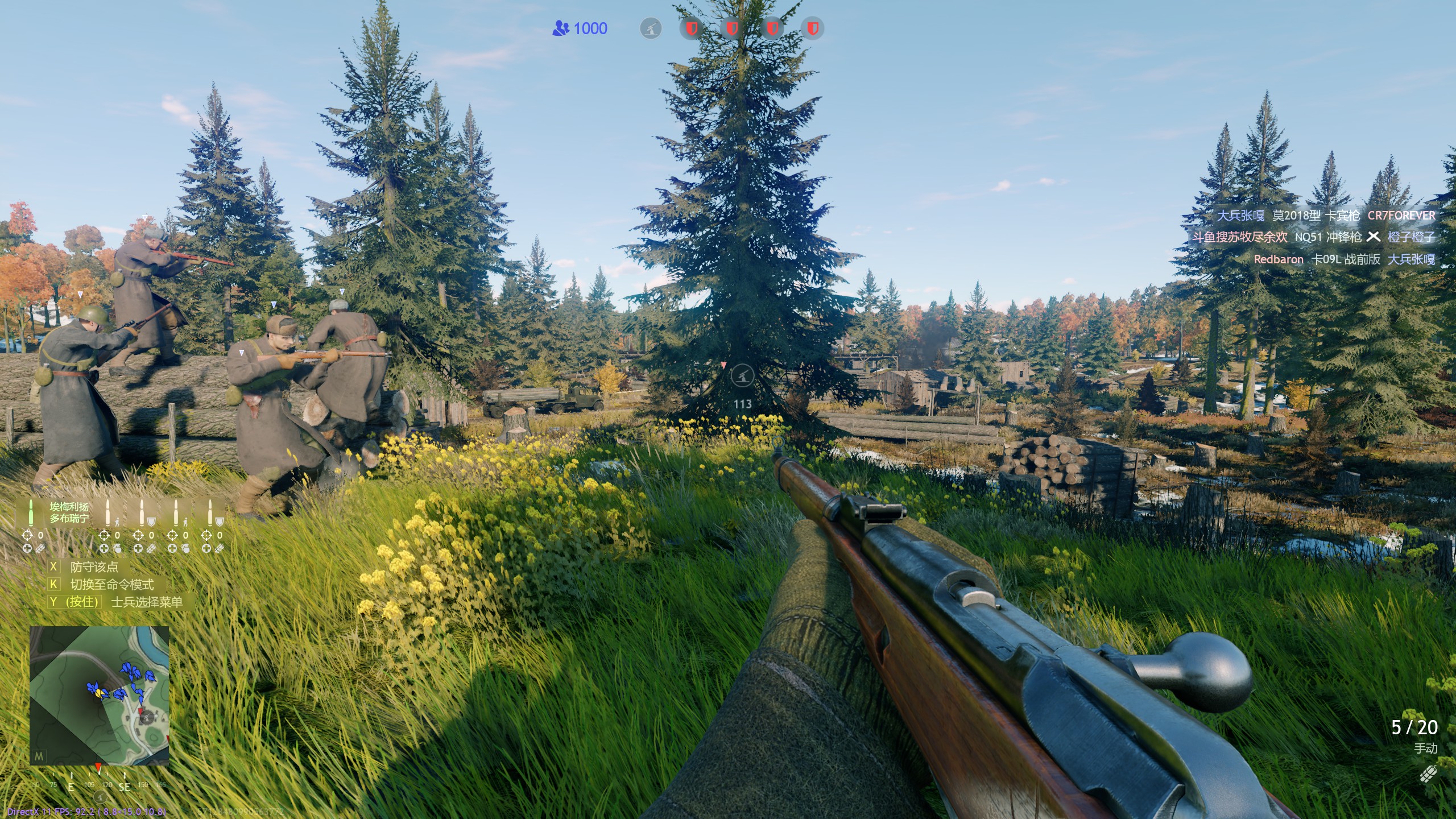Open the minimap in the bottom-left corner

99,696
